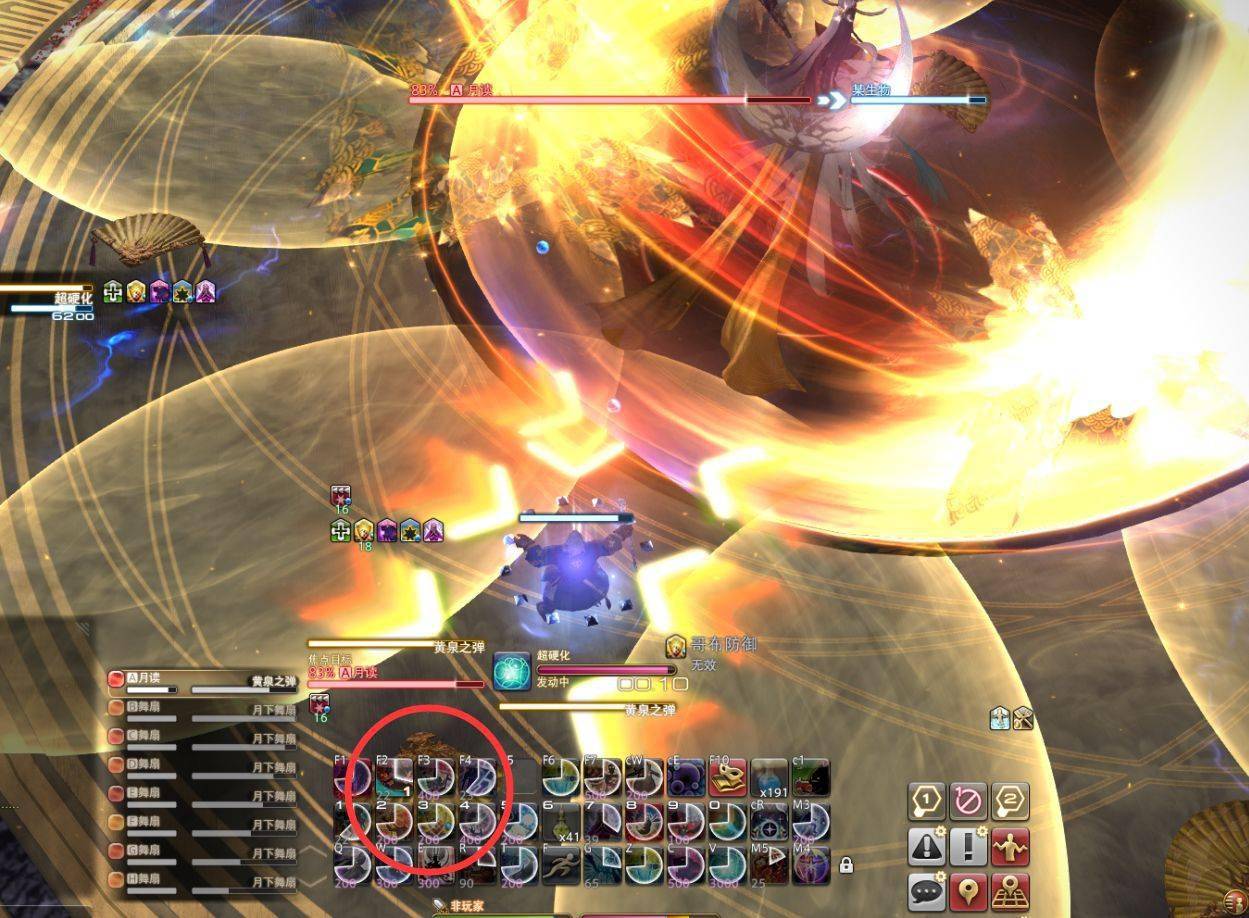
Task: Click the single exclamation mark macro button
Action: (x=969, y=847)
